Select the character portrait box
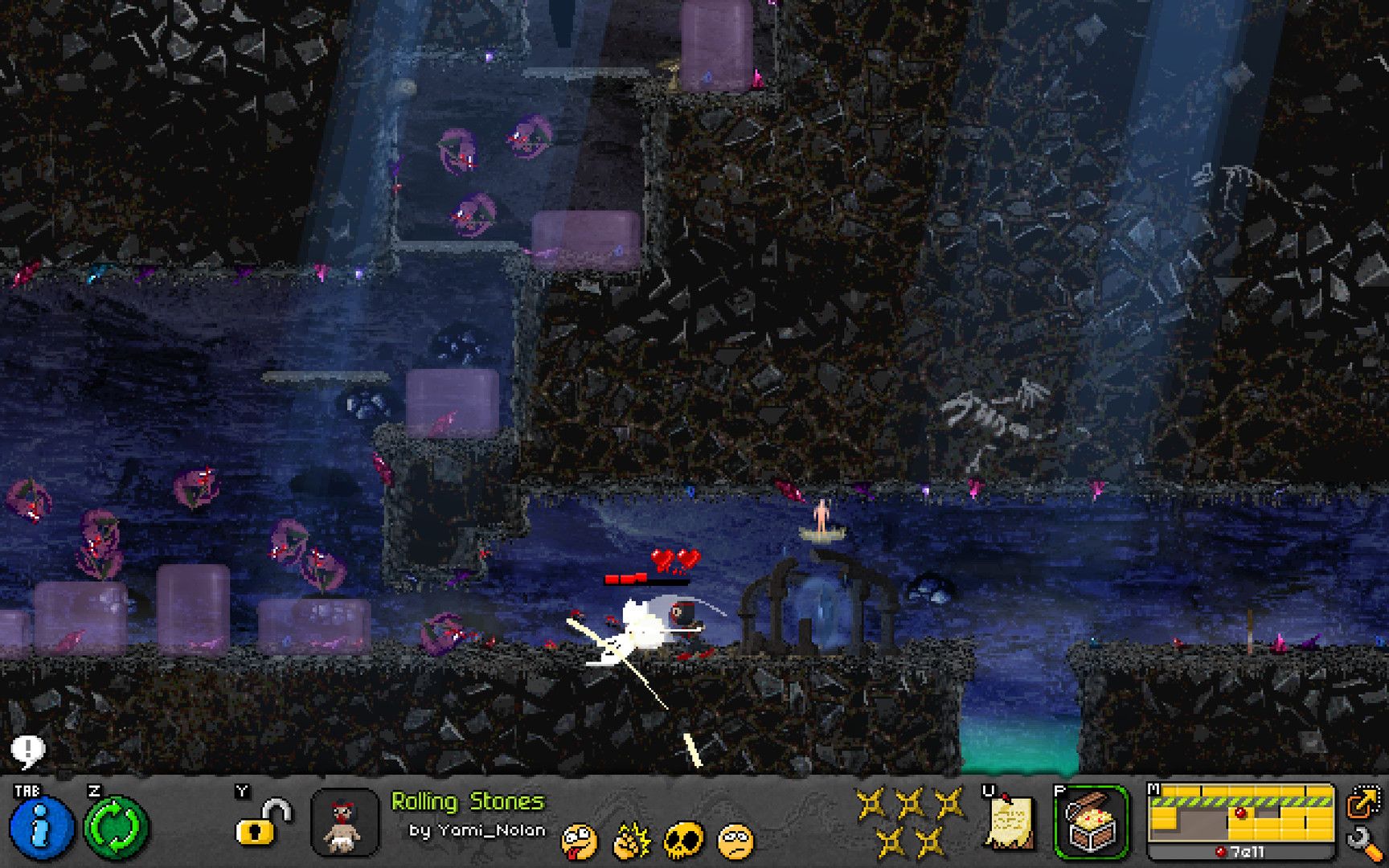This screenshot has width=1389, height=868. [345, 822]
